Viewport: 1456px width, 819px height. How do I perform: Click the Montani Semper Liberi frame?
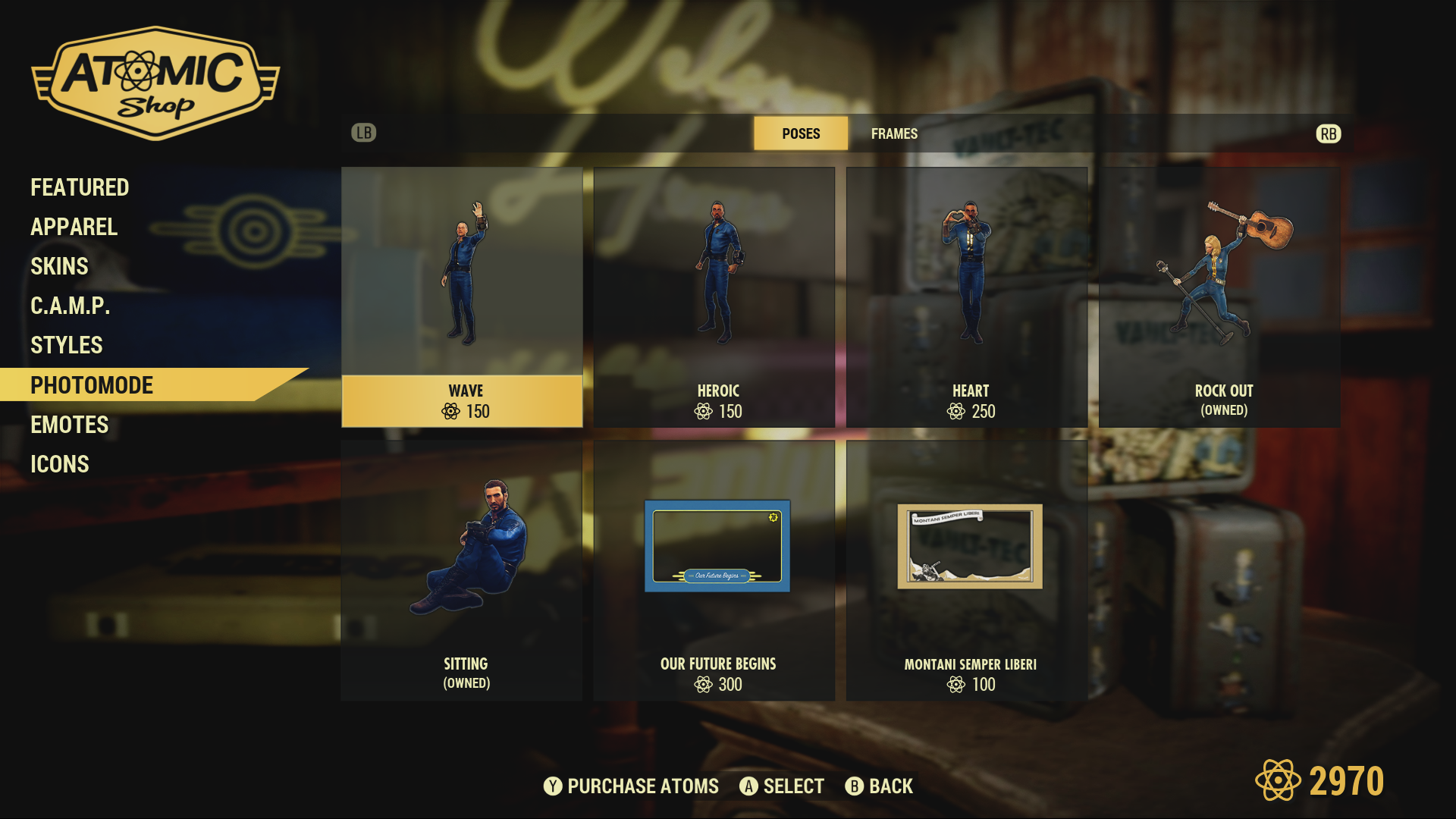[971, 569]
